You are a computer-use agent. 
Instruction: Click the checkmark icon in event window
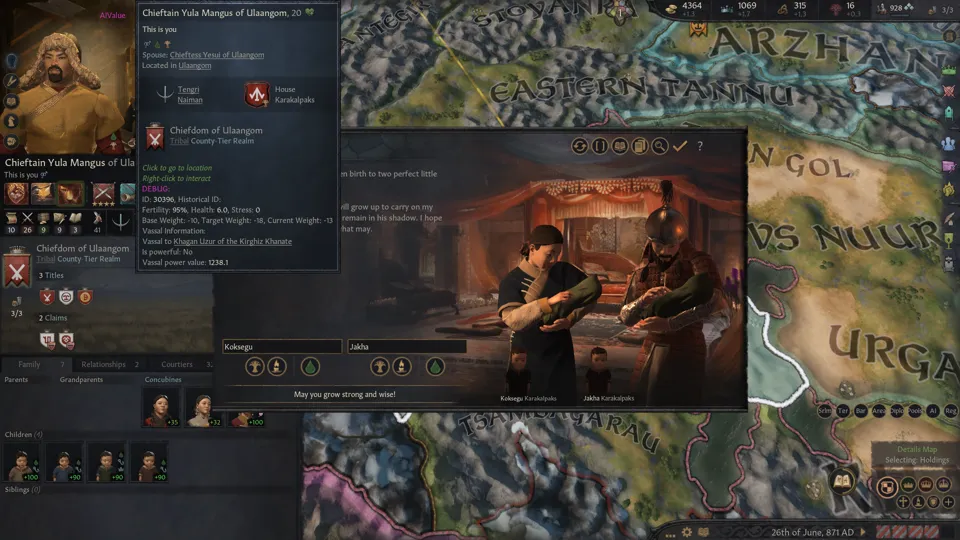[680, 146]
